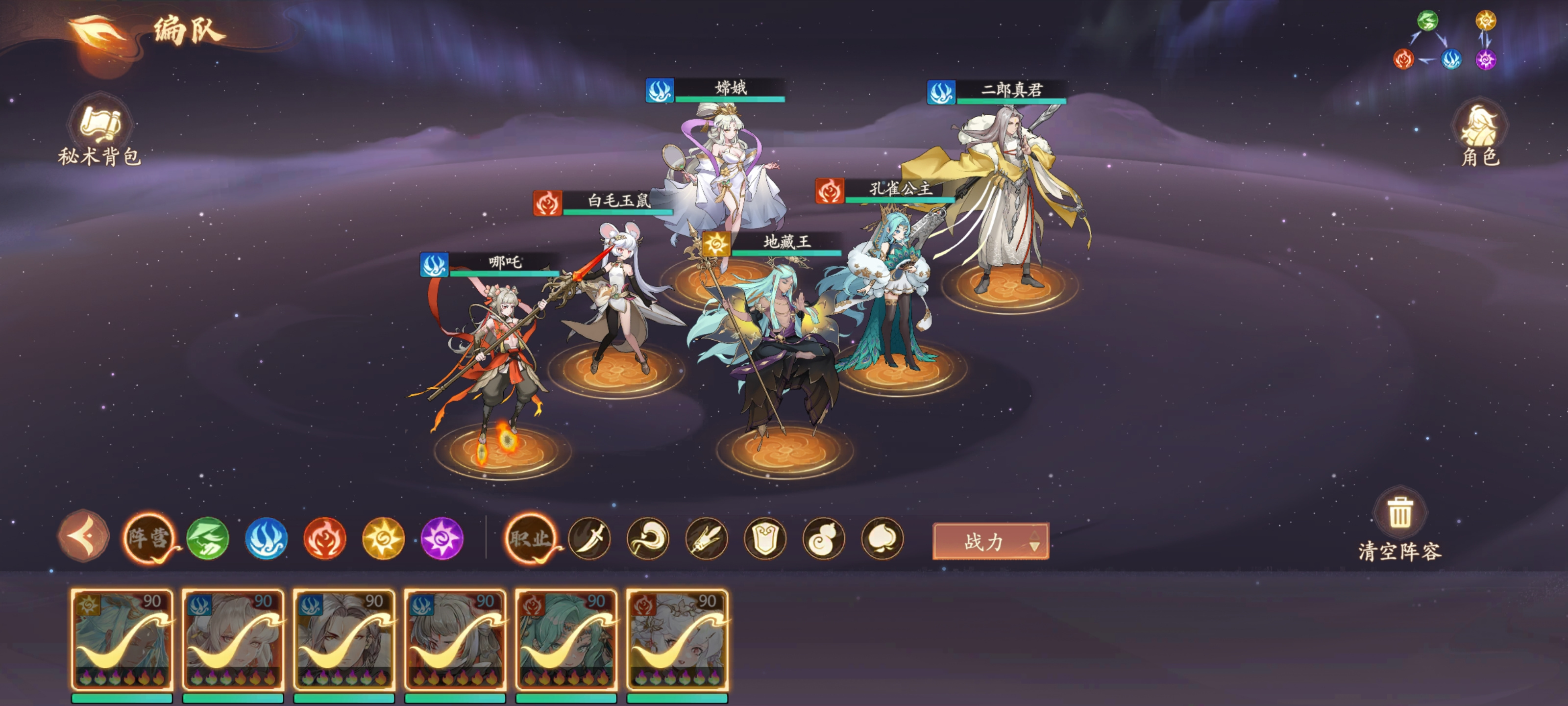The height and width of the screenshot is (706, 1568).
Task: Open the 角色 character screen
Action: click(x=1480, y=133)
